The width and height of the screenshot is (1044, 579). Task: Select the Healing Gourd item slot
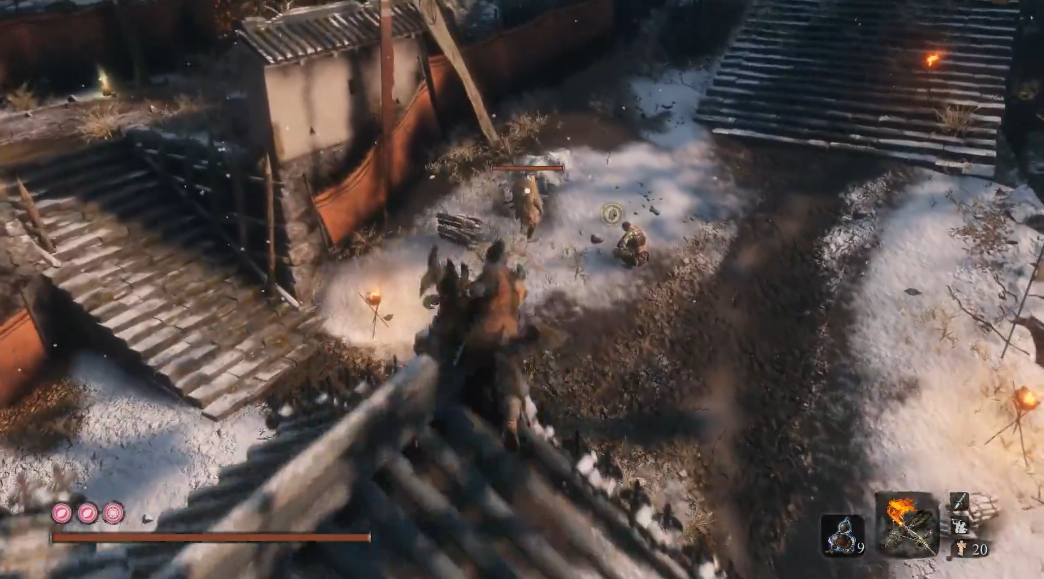[841, 535]
